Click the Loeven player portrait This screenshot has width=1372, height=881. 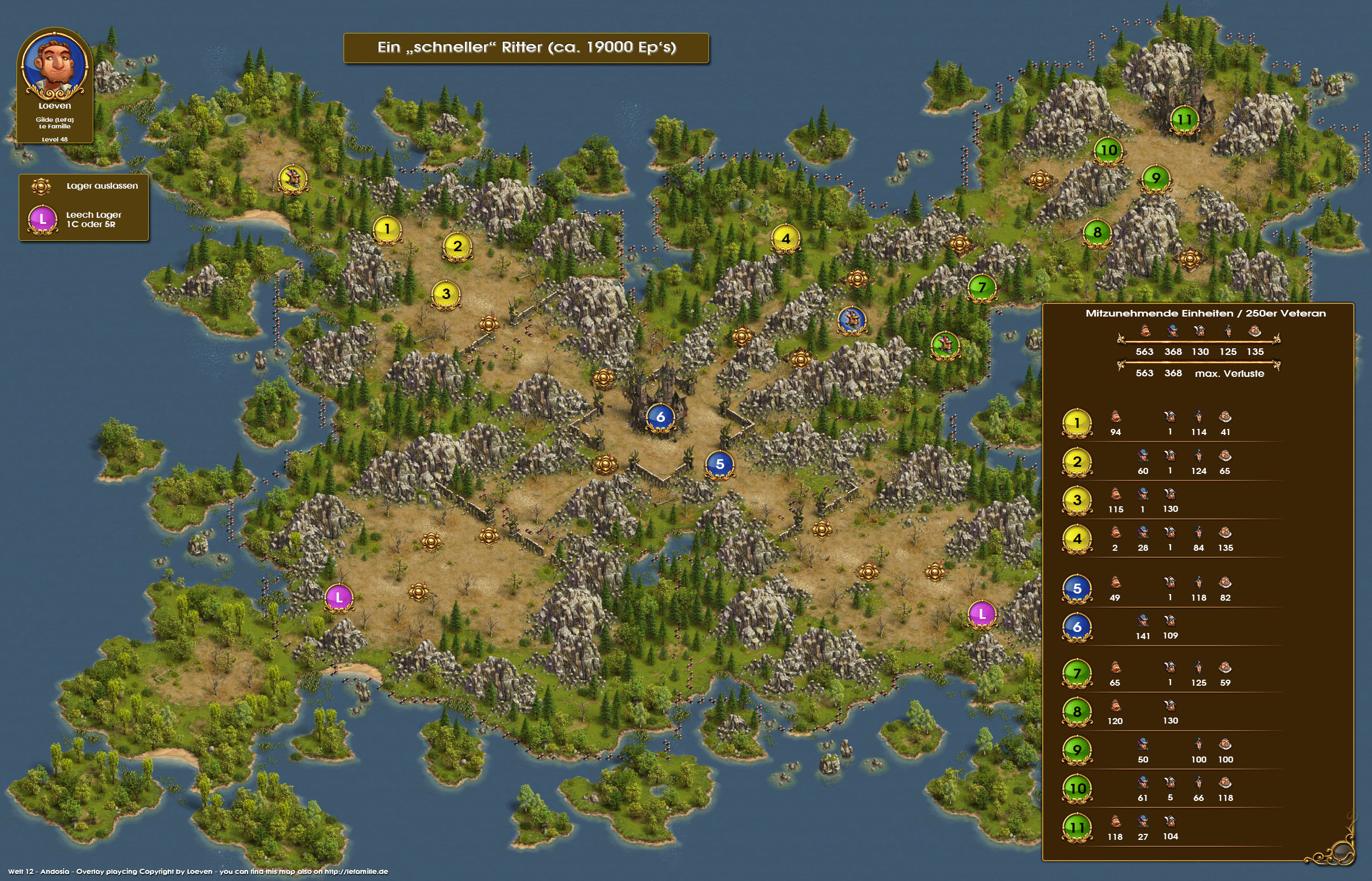coord(55,66)
